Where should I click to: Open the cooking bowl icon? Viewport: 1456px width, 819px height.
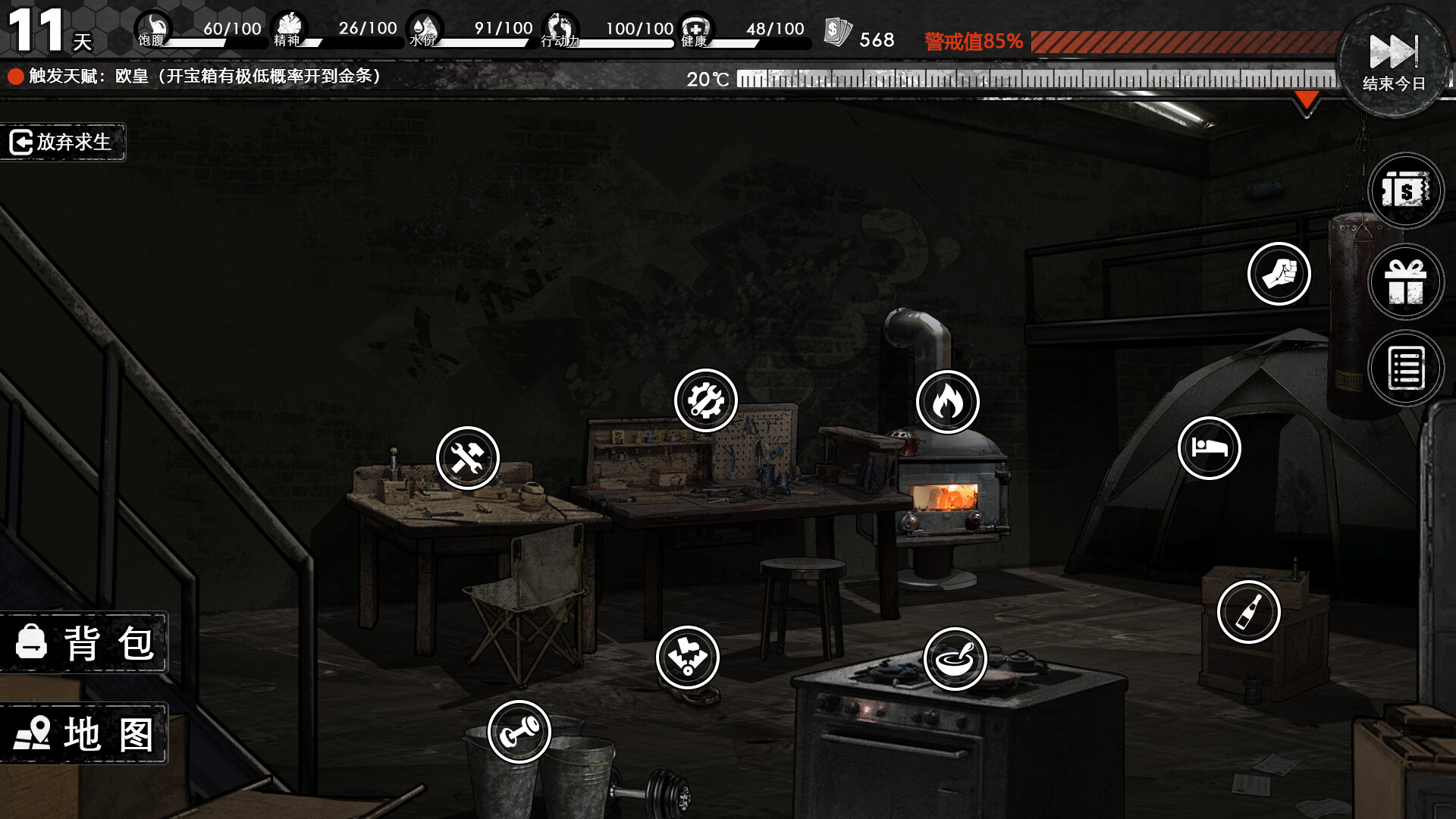point(955,659)
